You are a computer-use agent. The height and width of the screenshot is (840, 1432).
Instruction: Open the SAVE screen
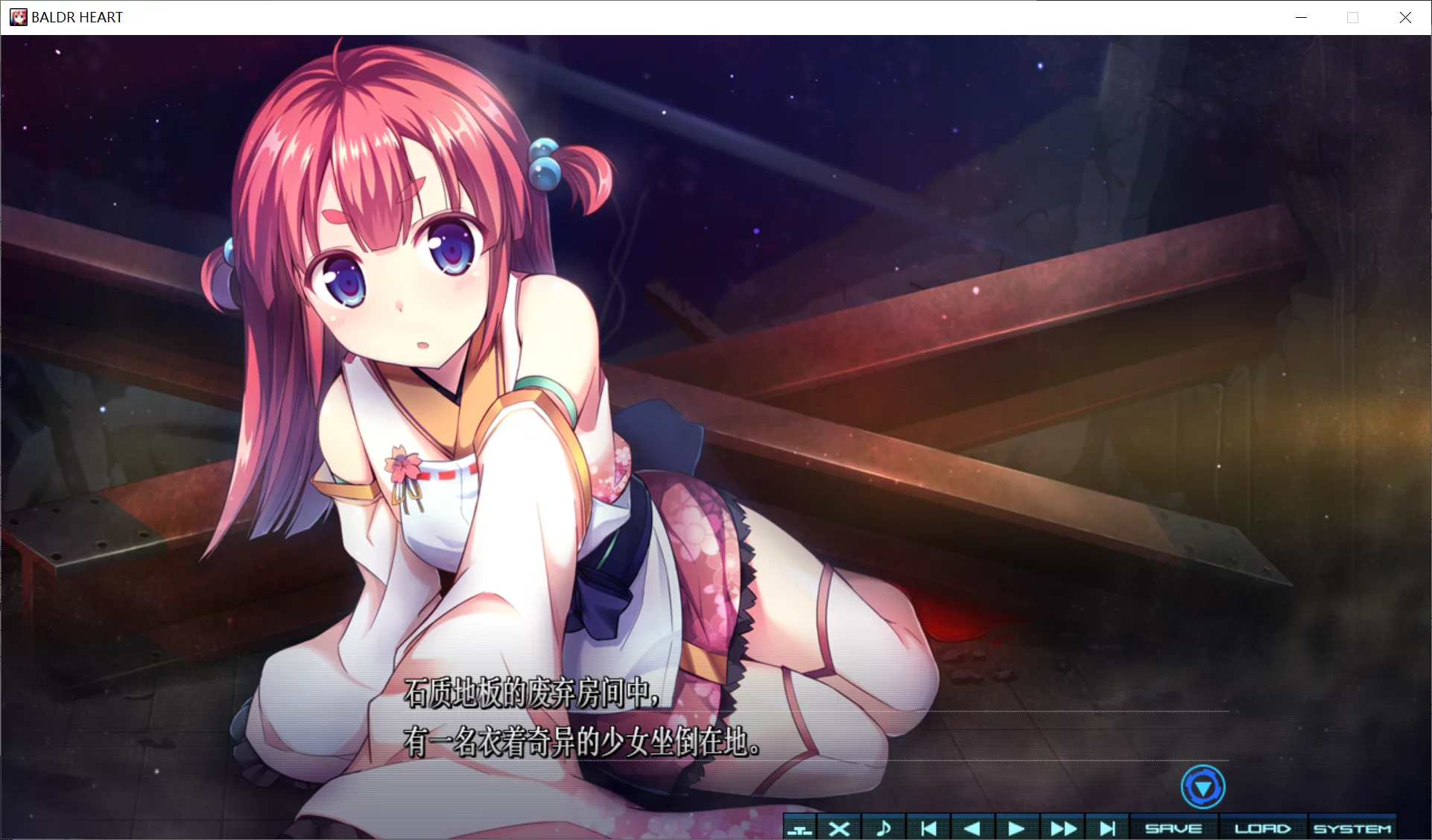[1174, 827]
